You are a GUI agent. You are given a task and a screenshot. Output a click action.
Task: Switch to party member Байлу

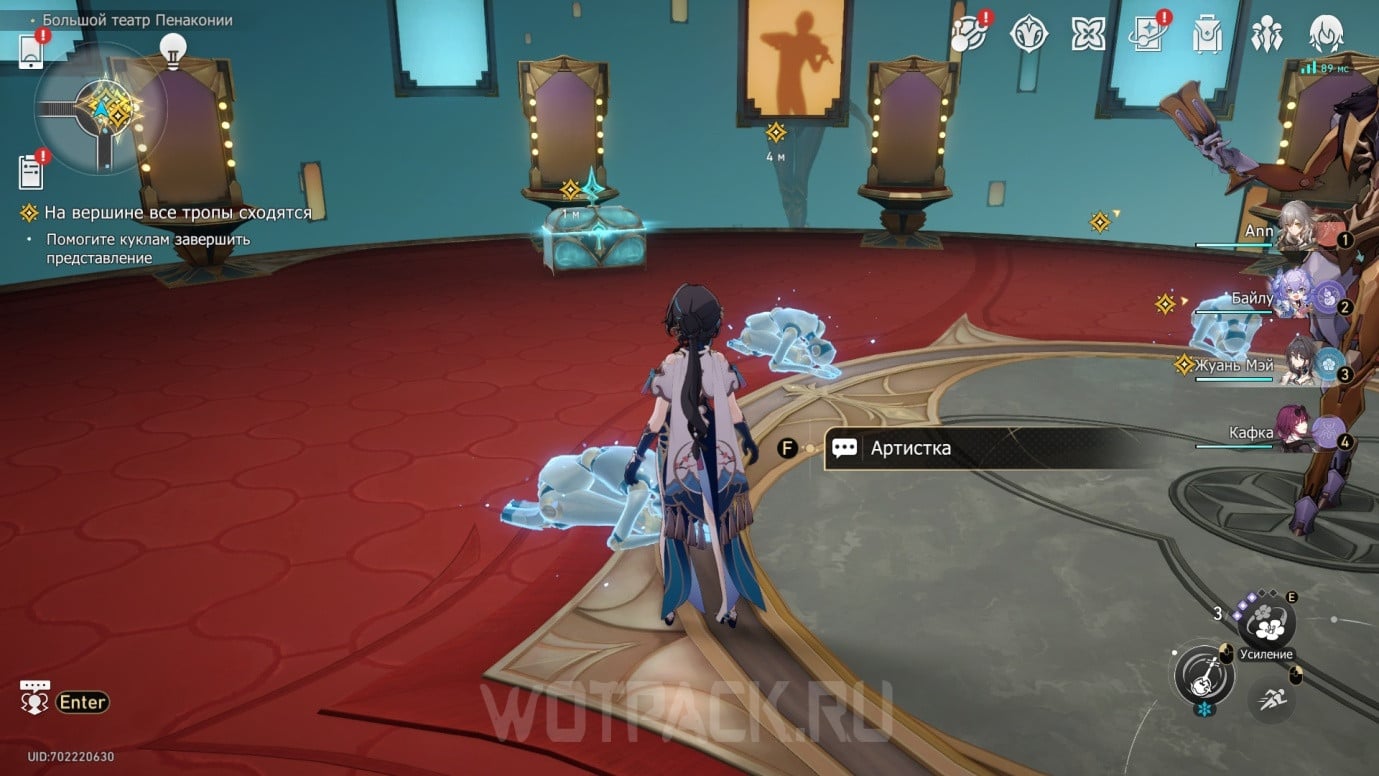click(1300, 297)
